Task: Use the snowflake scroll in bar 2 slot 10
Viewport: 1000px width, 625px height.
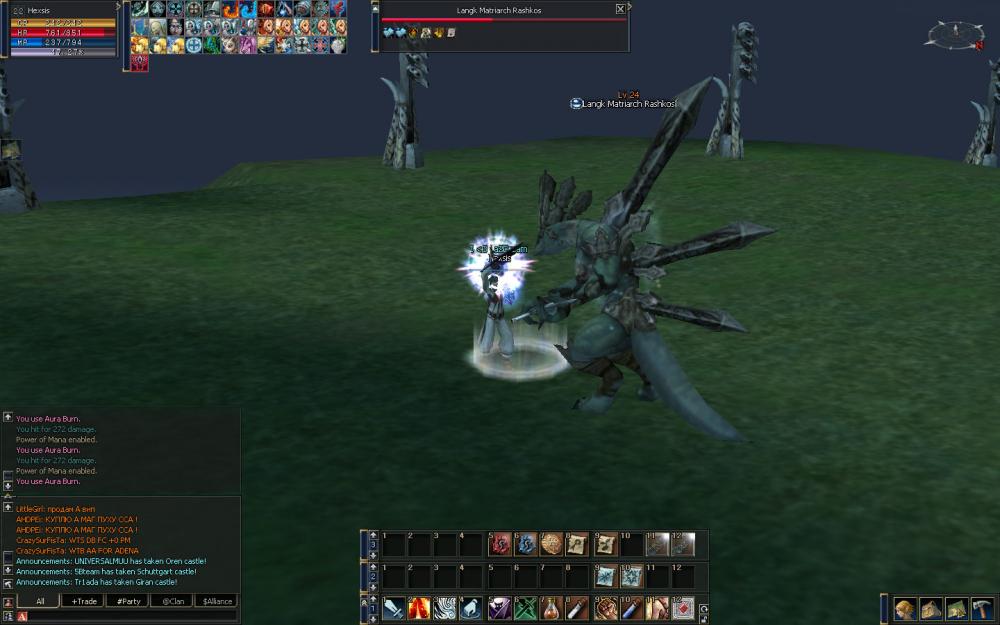Action: [x=631, y=576]
